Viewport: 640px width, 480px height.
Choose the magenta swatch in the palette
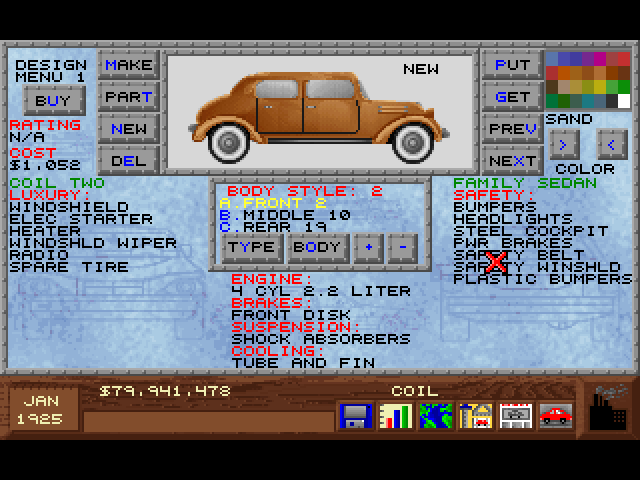tap(600, 59)
